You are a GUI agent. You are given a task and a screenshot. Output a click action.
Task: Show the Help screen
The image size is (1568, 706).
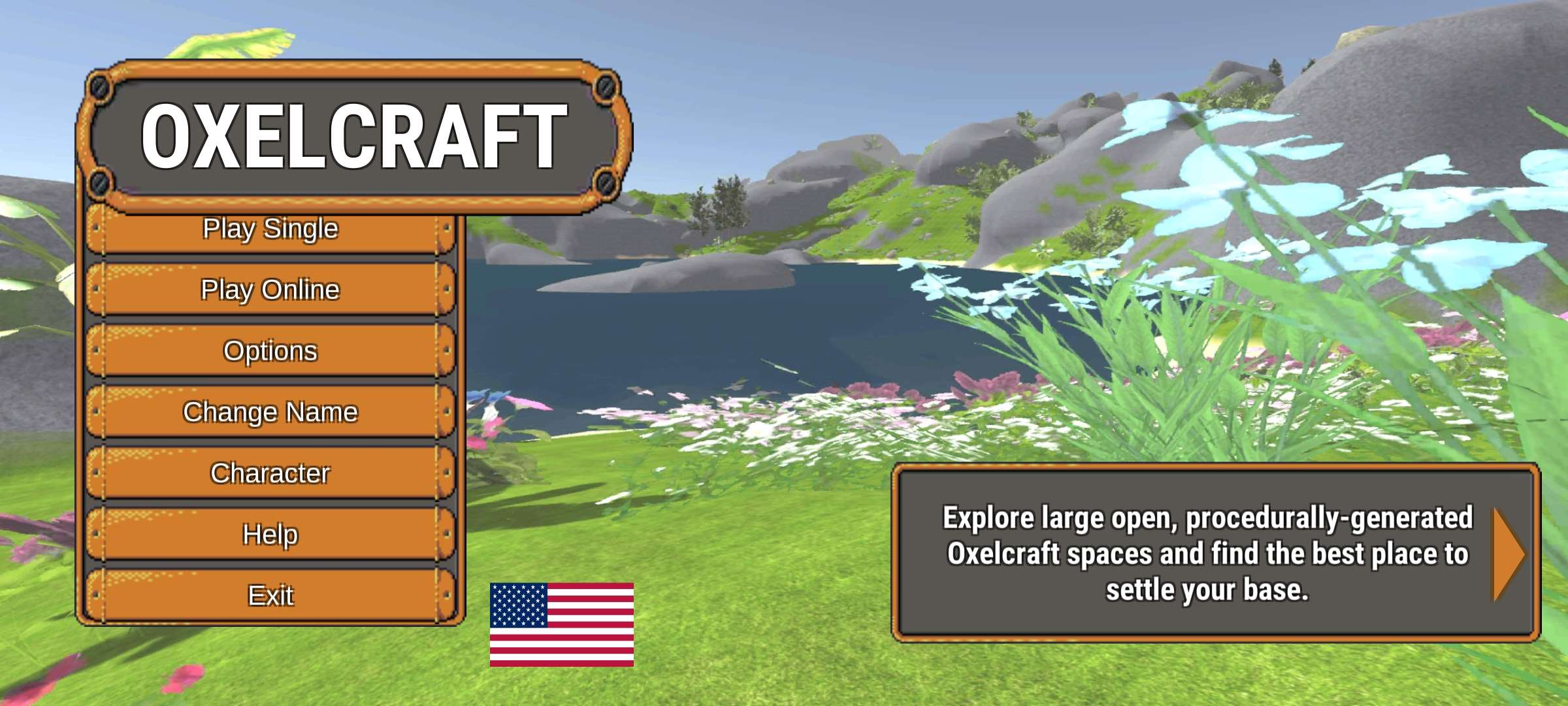[270, 534]
